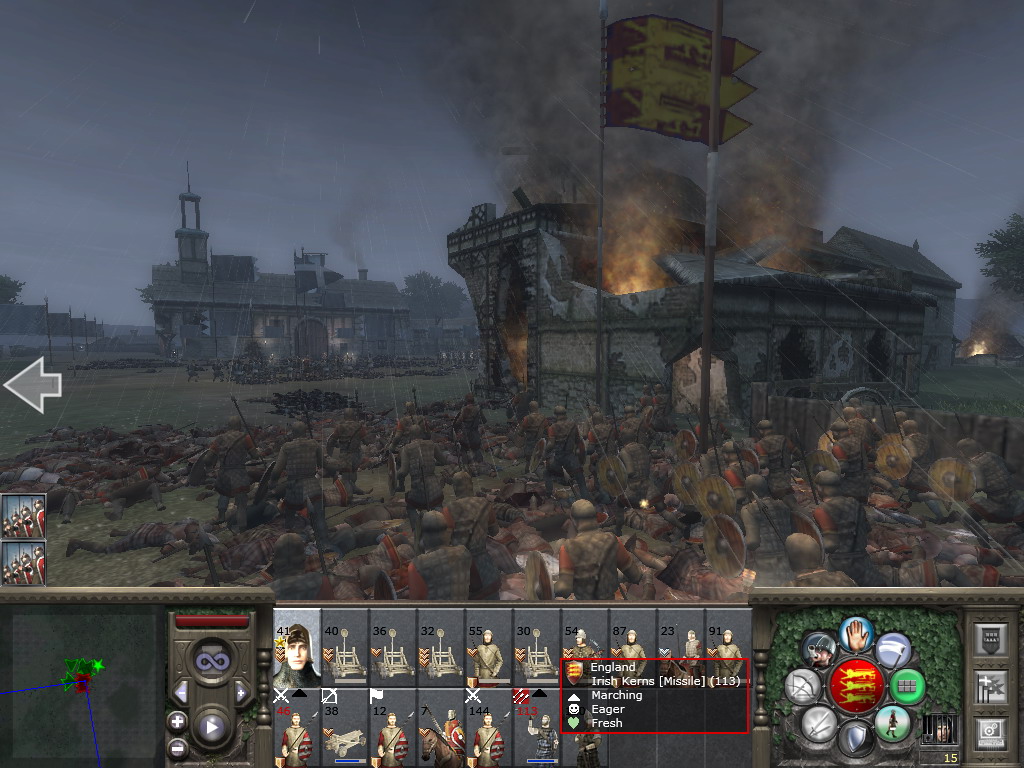Screen dimensions: 1024x768
Task: Click the red England lions faction emblem
Action: (x=855, y=686)
